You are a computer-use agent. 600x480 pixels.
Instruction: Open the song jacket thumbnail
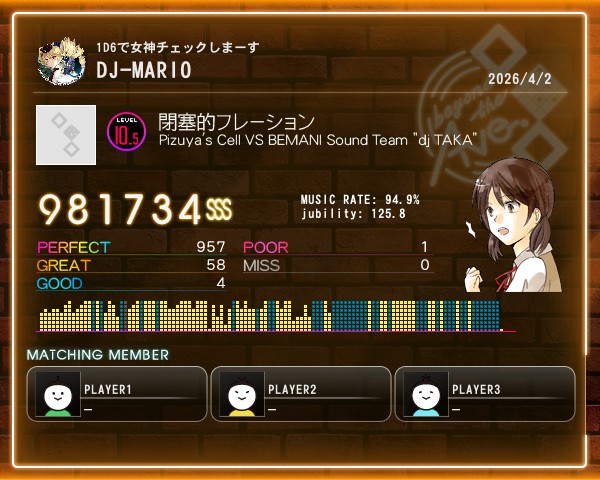pyautogui.click(x=66, y=135)
